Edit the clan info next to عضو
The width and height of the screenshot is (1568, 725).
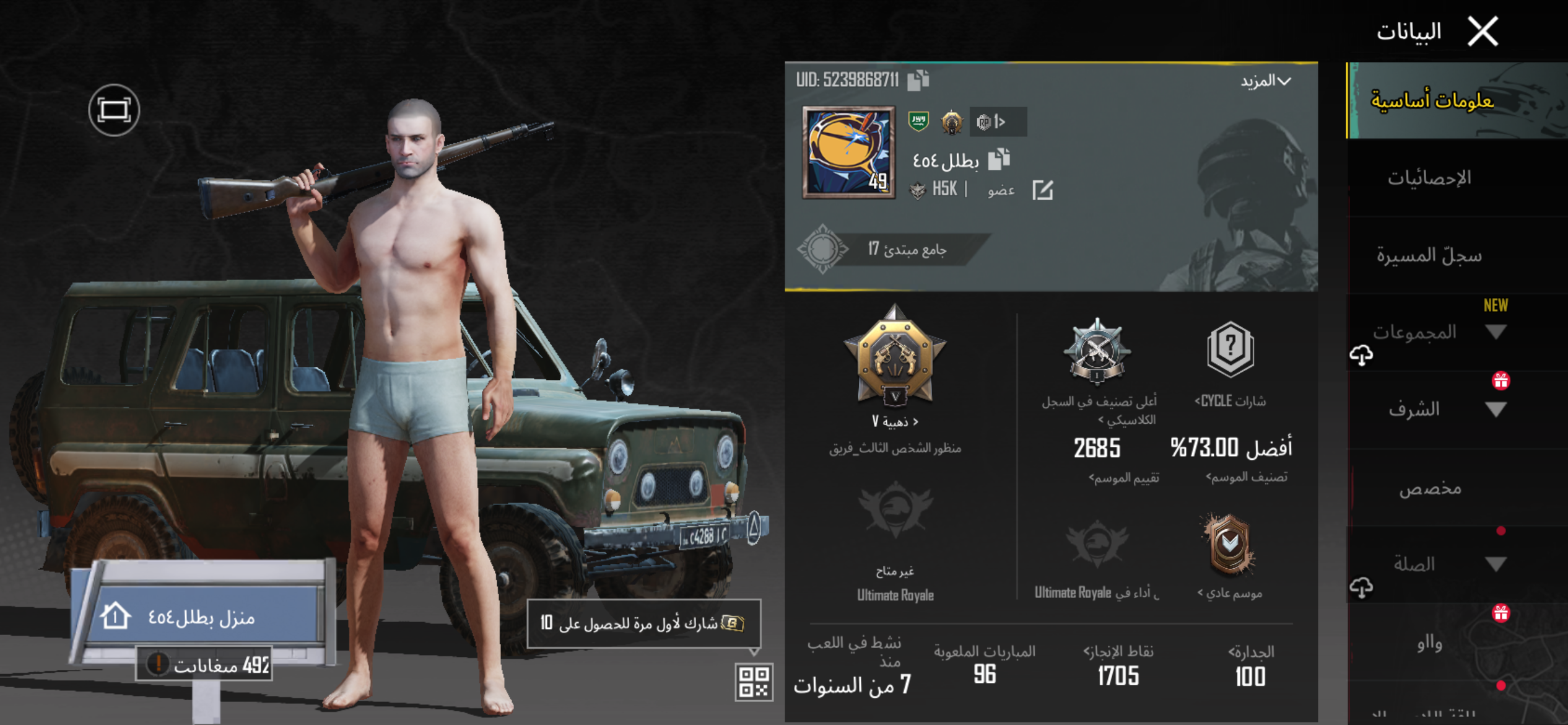click(x=1042, y=190)
